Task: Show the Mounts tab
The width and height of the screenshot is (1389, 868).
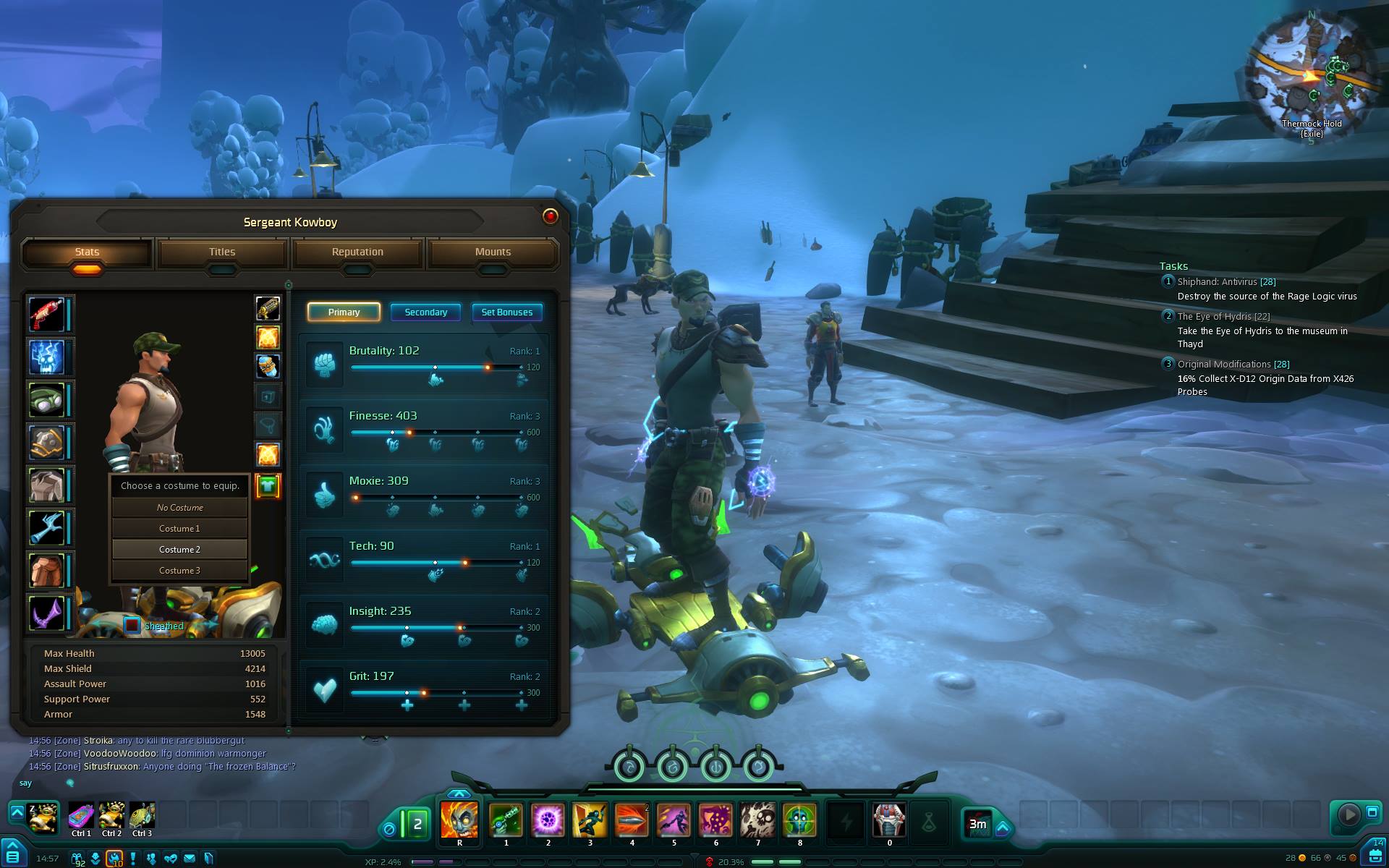Action: tap(493, 252)
